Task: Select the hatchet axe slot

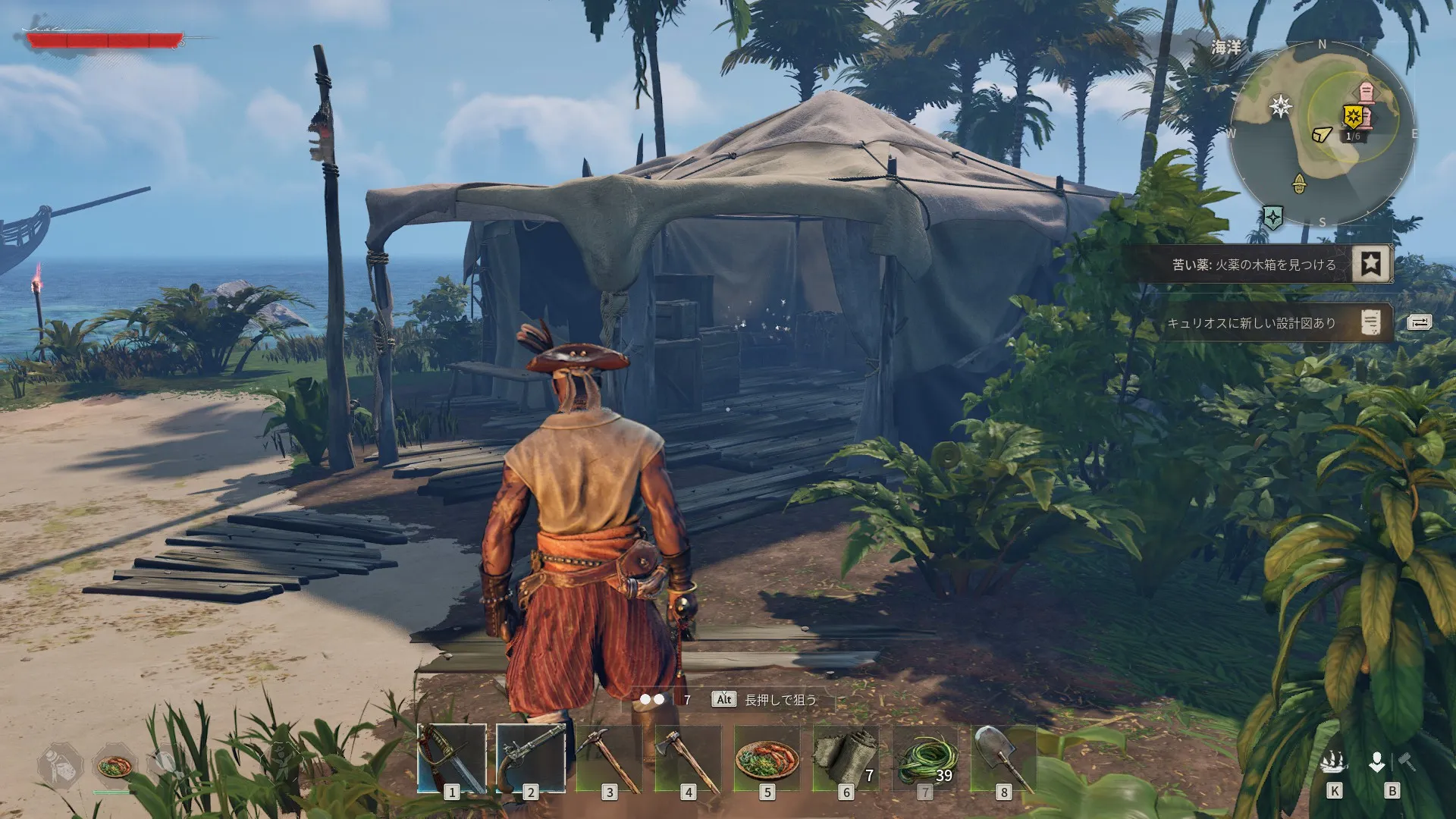Action: point(689,758)
